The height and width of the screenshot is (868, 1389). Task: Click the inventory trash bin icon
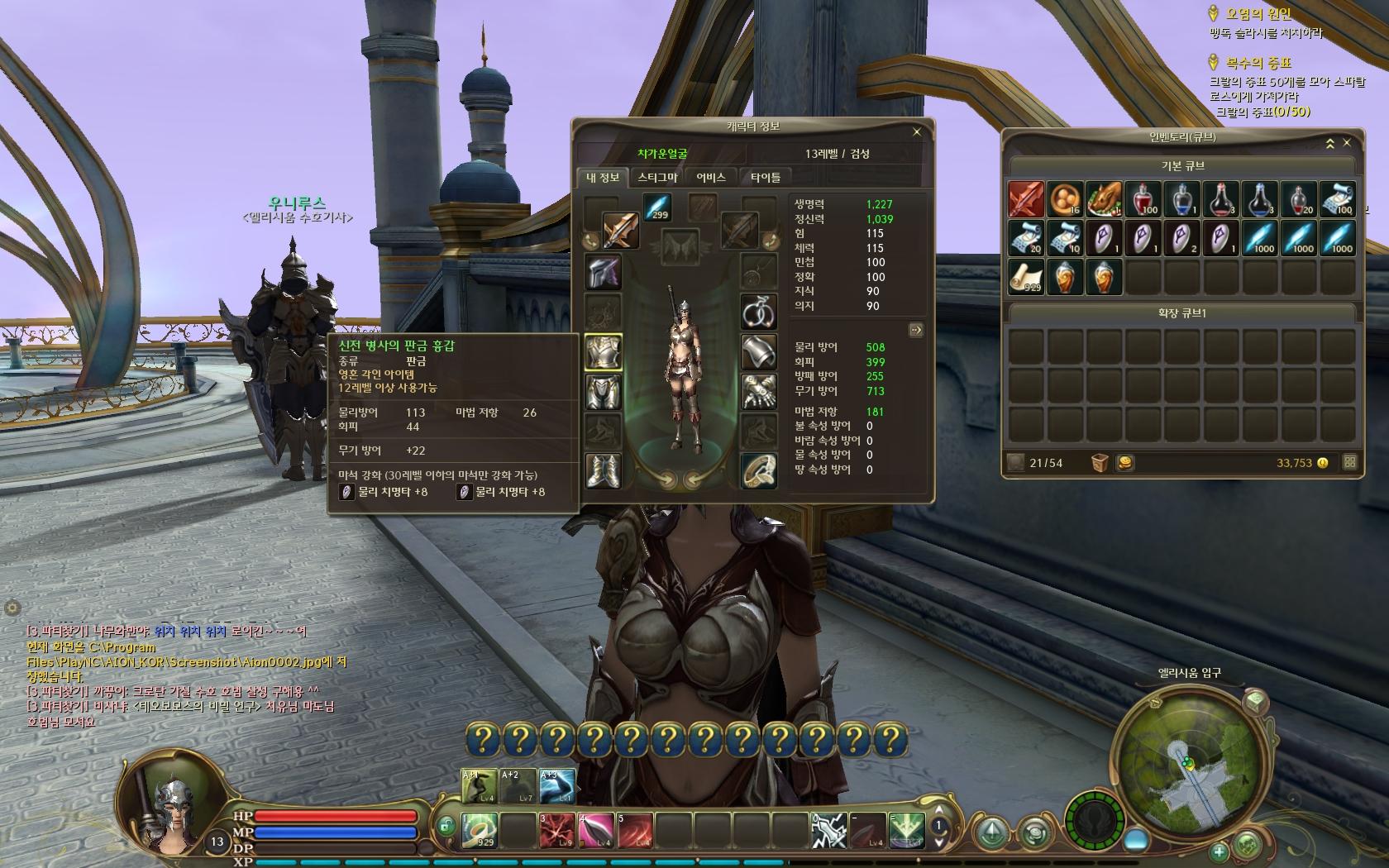1100,463
